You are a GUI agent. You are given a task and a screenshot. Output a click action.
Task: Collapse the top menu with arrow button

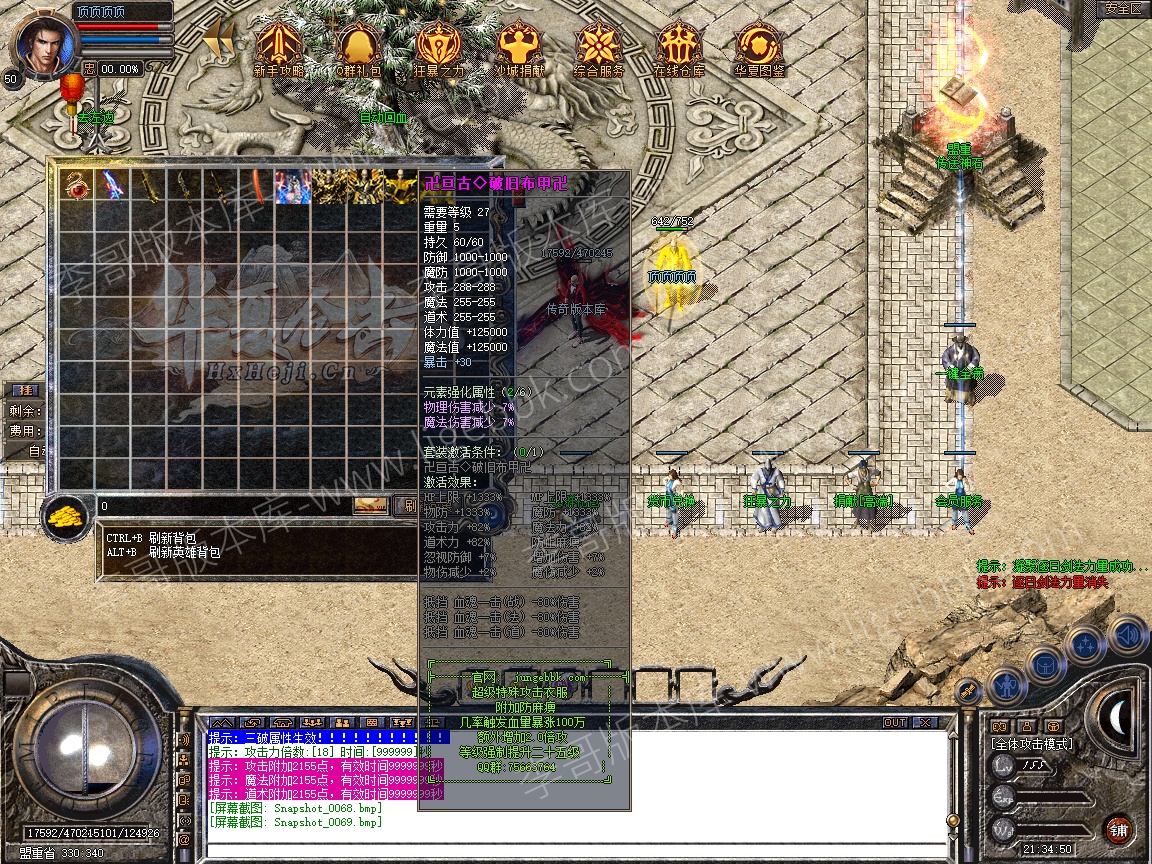point(218,40)
